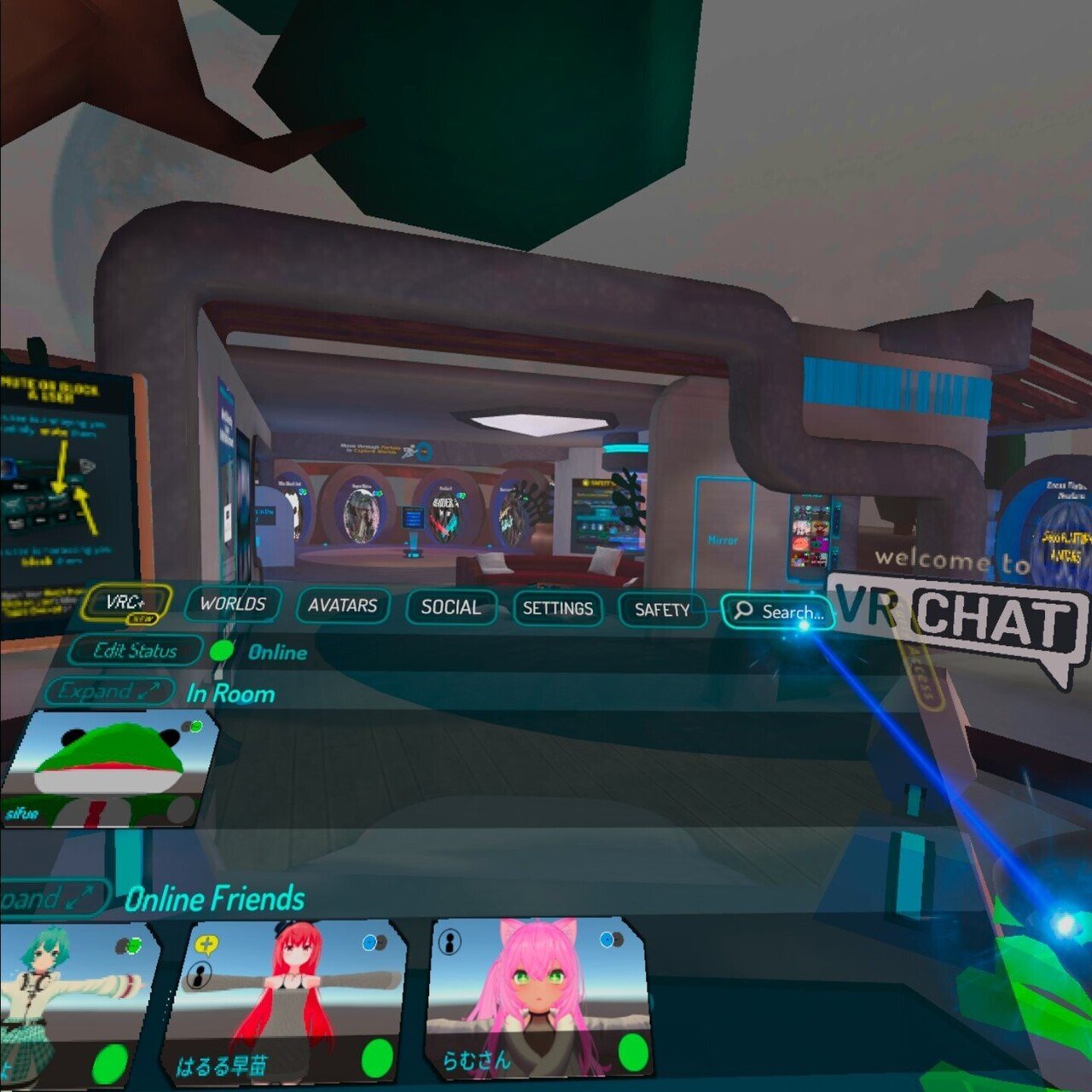Click the speech-bubble person icon on はるる早苗's card
Screen dimensions: 1092x1092
(198, 975)
